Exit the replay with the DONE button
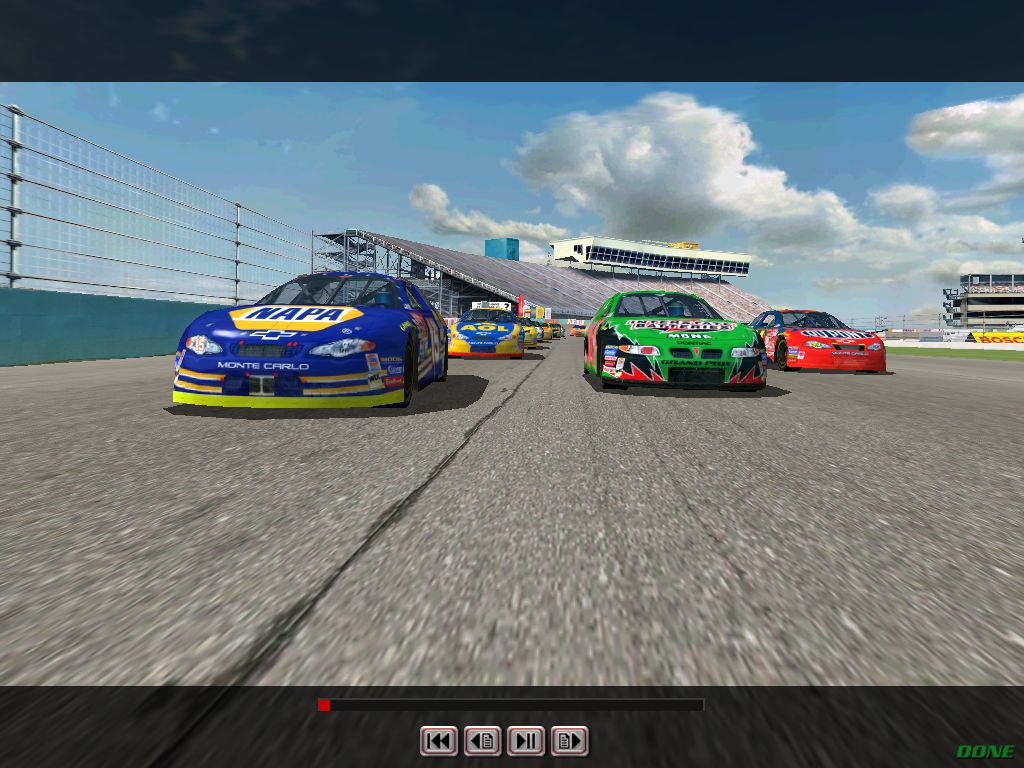The width and height of the screenshot is (1024, 768). [985, 751]
